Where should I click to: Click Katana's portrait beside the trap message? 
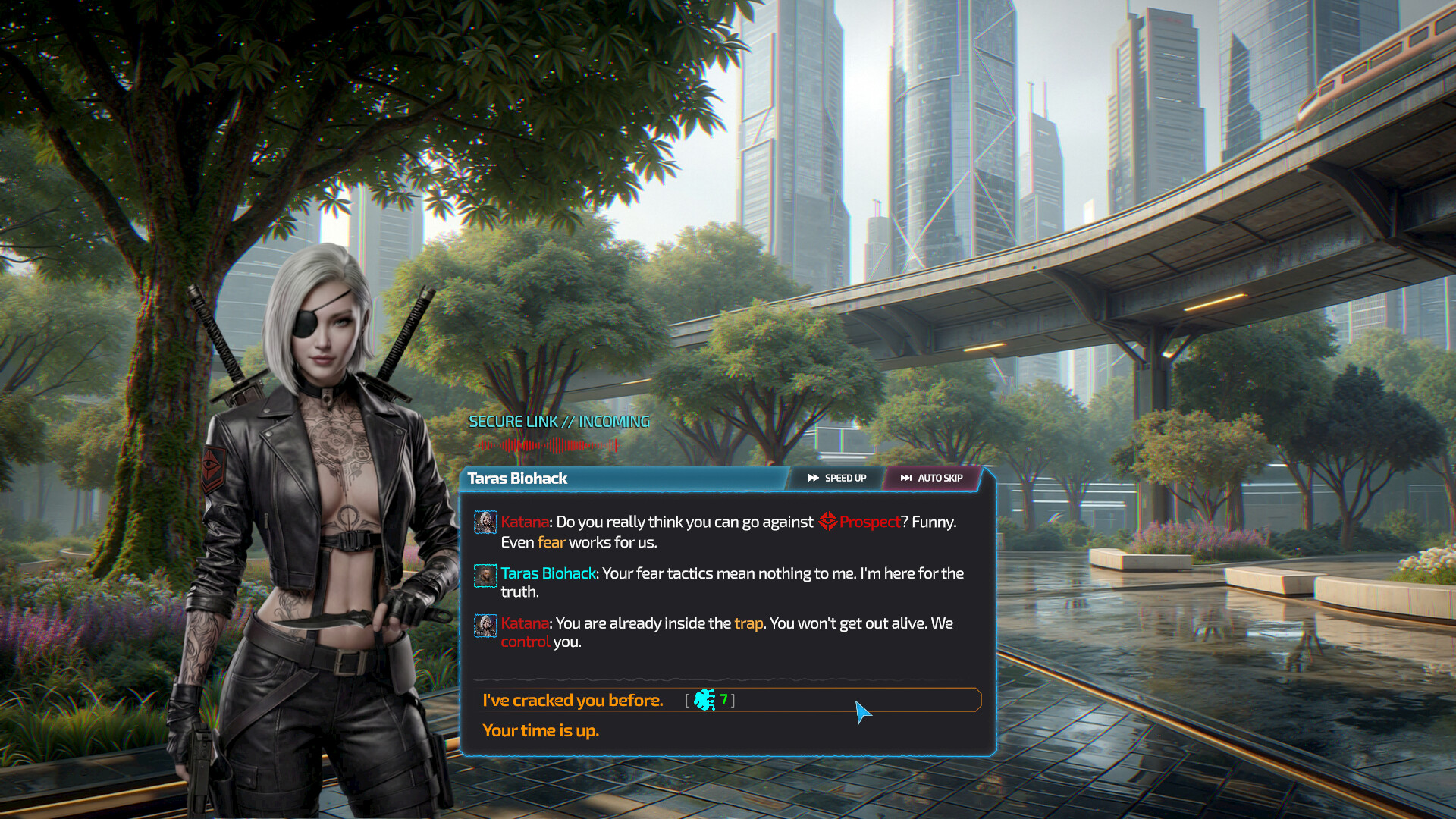point(485,626)
